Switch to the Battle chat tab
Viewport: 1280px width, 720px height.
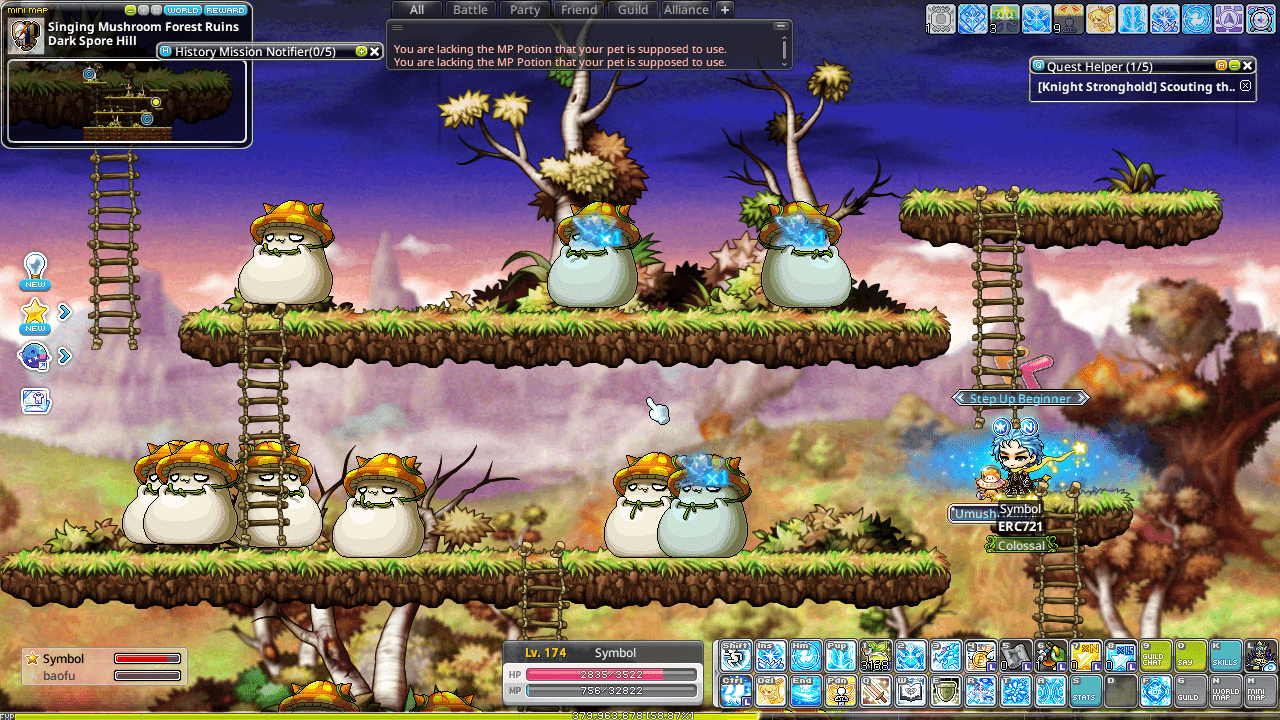(469, 9)
